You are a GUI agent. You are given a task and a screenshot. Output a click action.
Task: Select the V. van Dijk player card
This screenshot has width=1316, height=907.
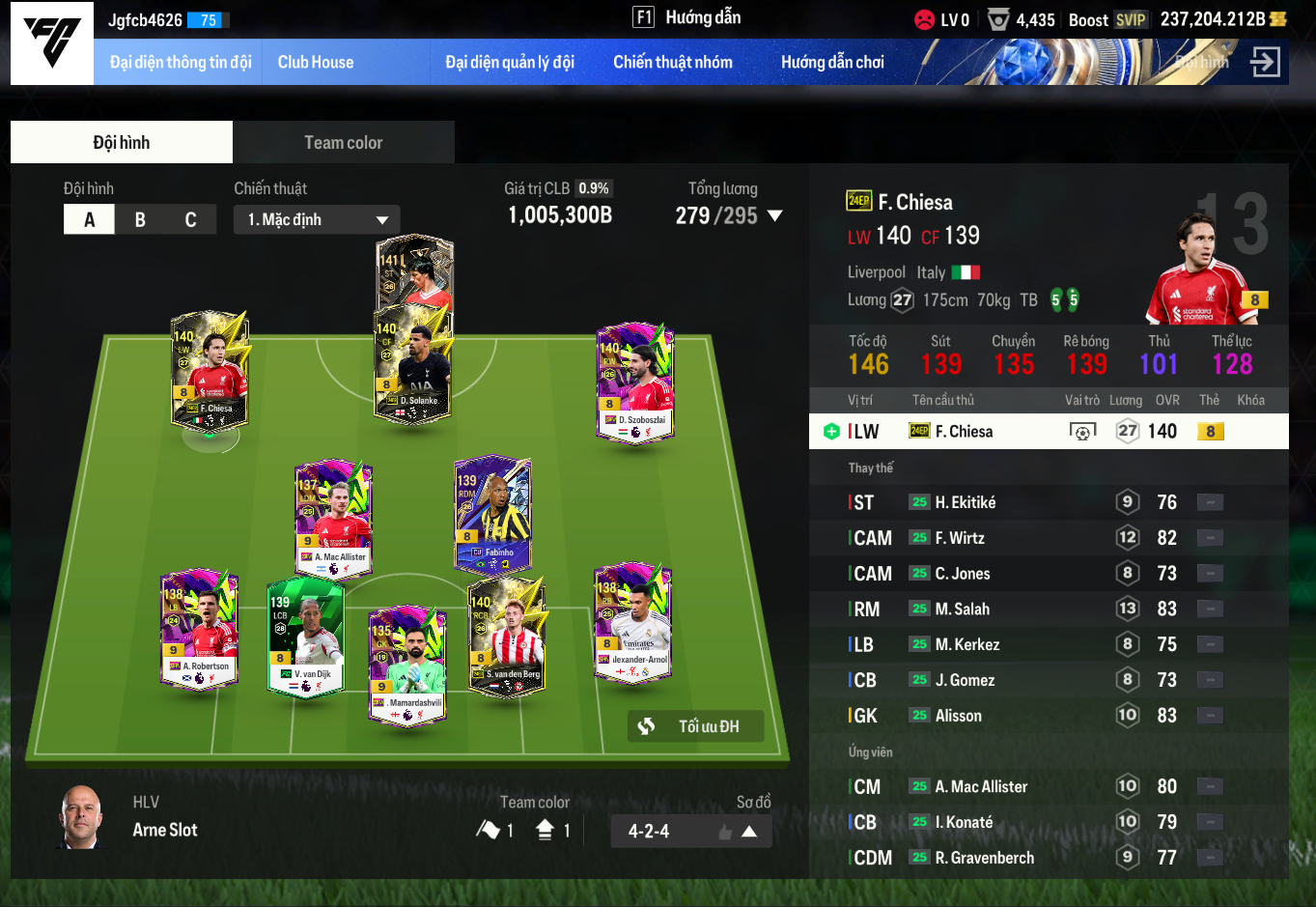pyautogui.click(x=306, y=636)
